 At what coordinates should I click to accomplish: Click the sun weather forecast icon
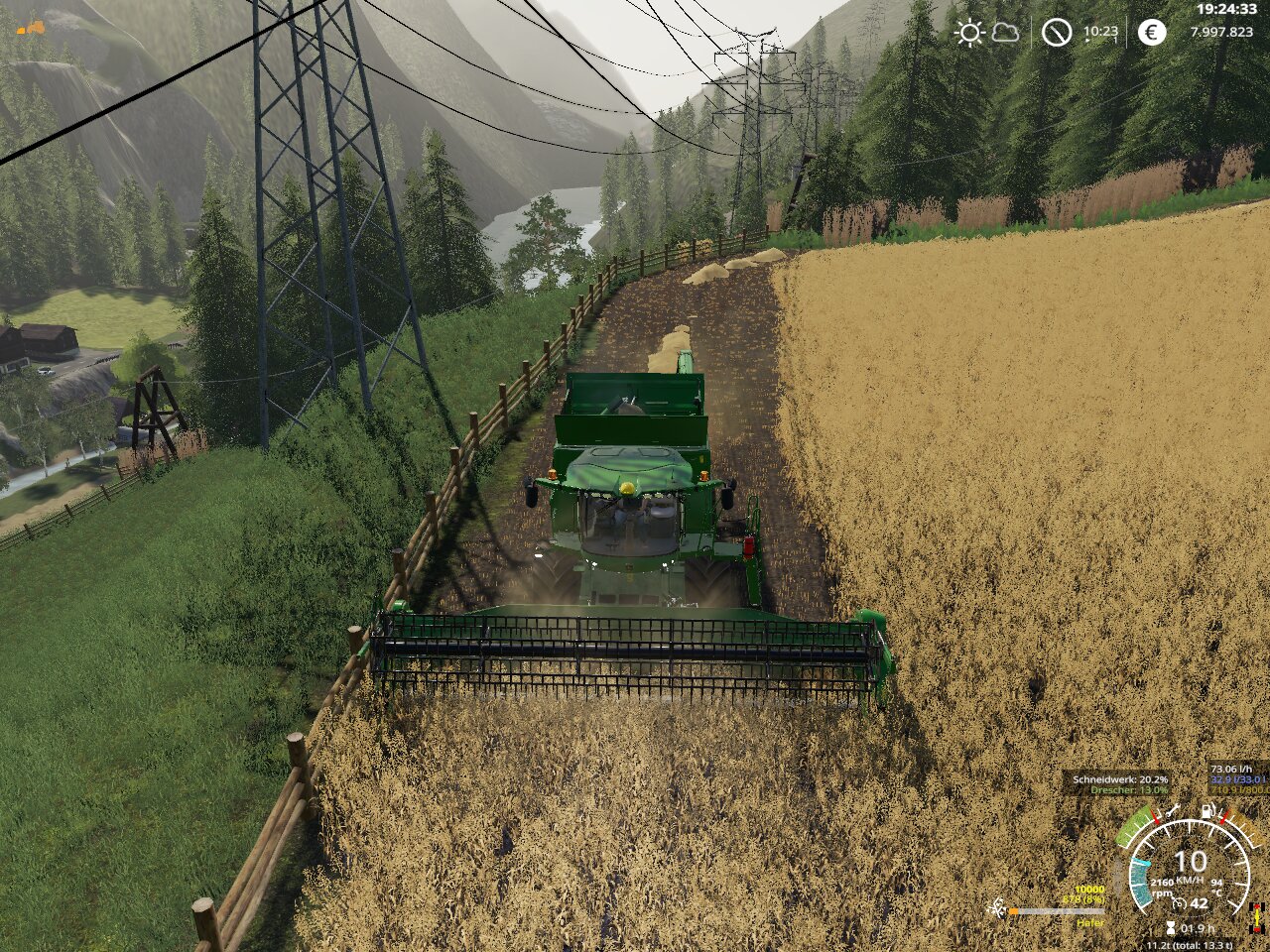click(x=969, y=33)
